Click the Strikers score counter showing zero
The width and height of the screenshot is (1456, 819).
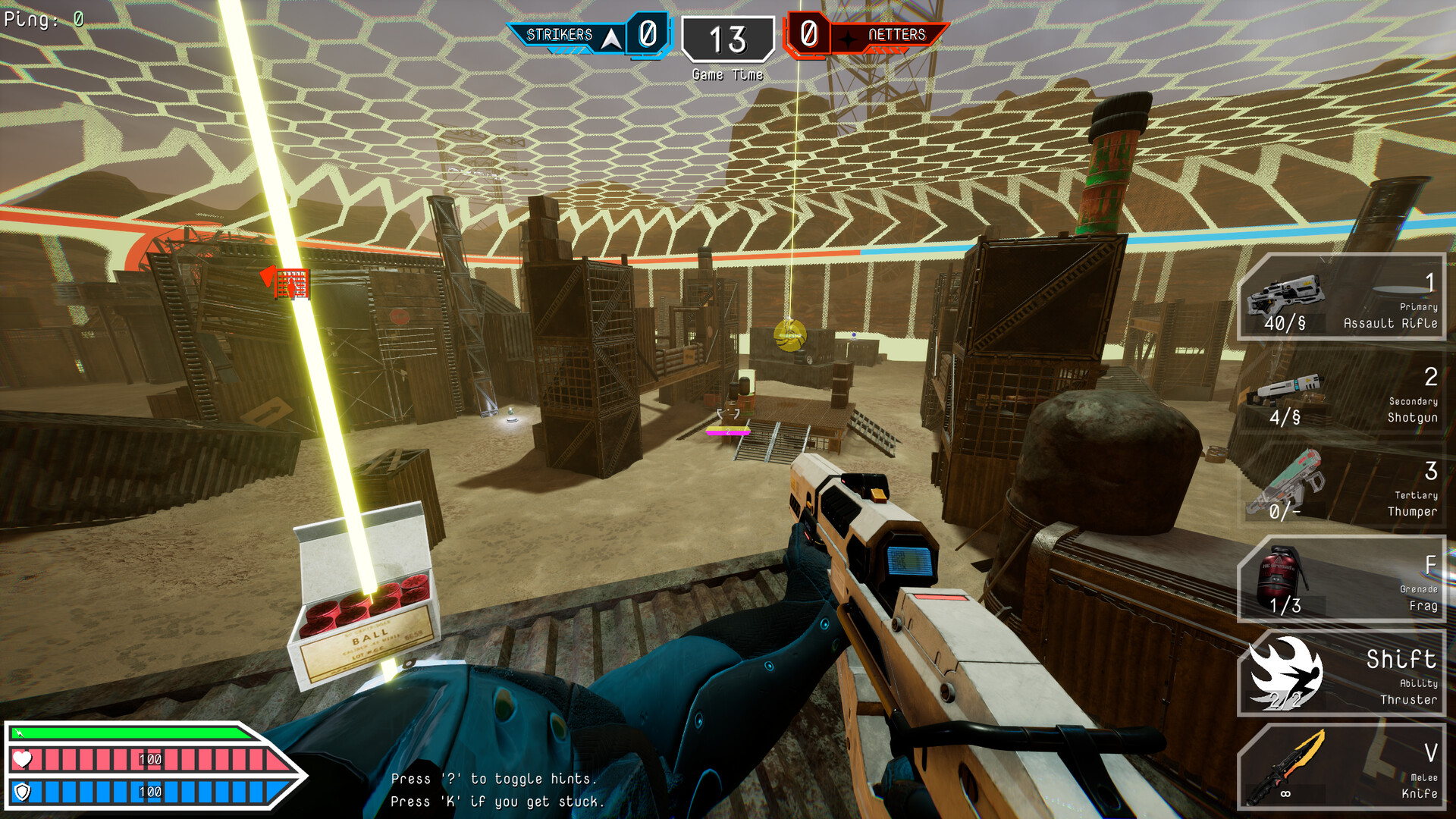click(646, 35)
